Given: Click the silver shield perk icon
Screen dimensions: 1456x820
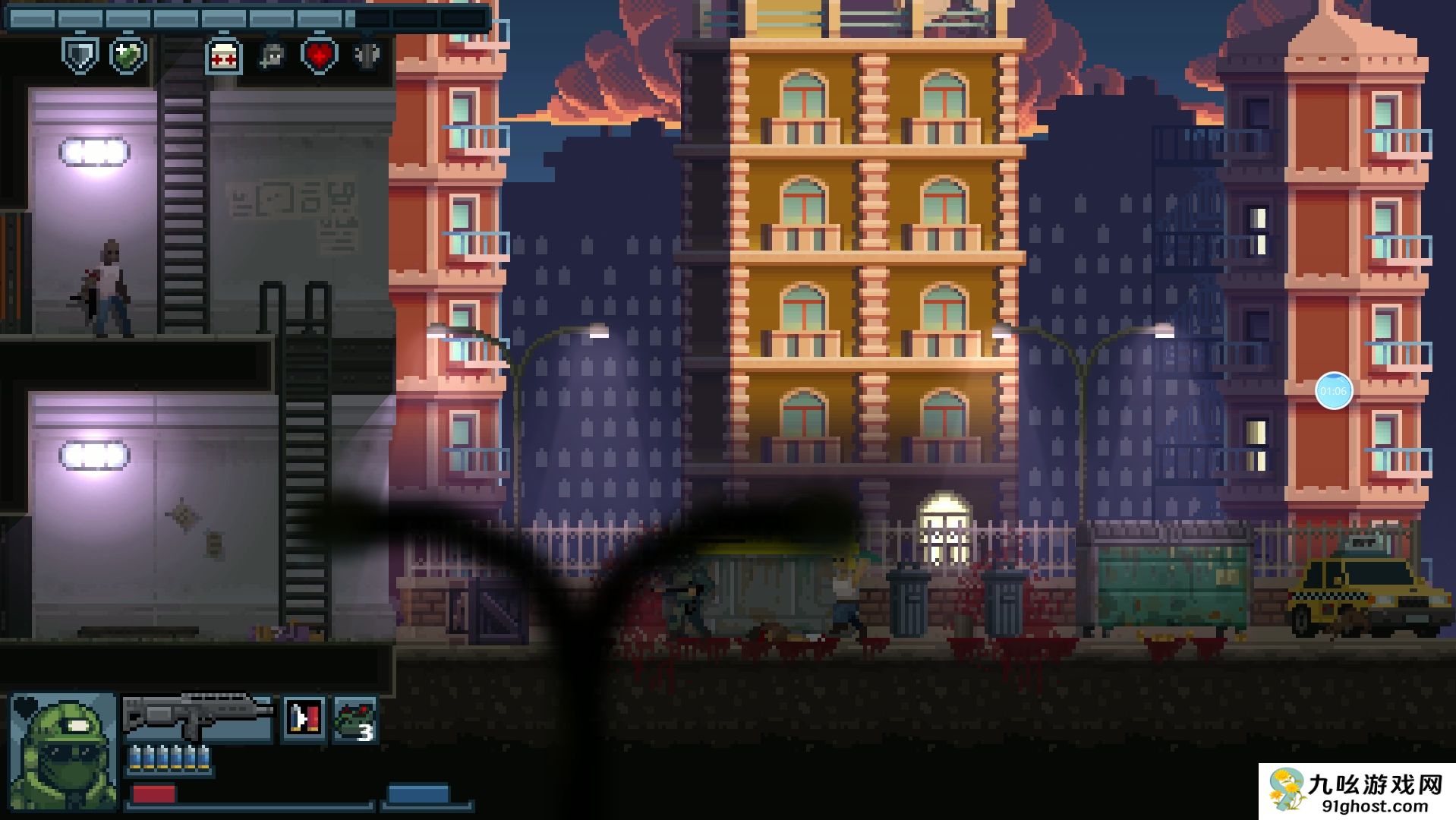Looking at the screenshot, I should point(80,55).
